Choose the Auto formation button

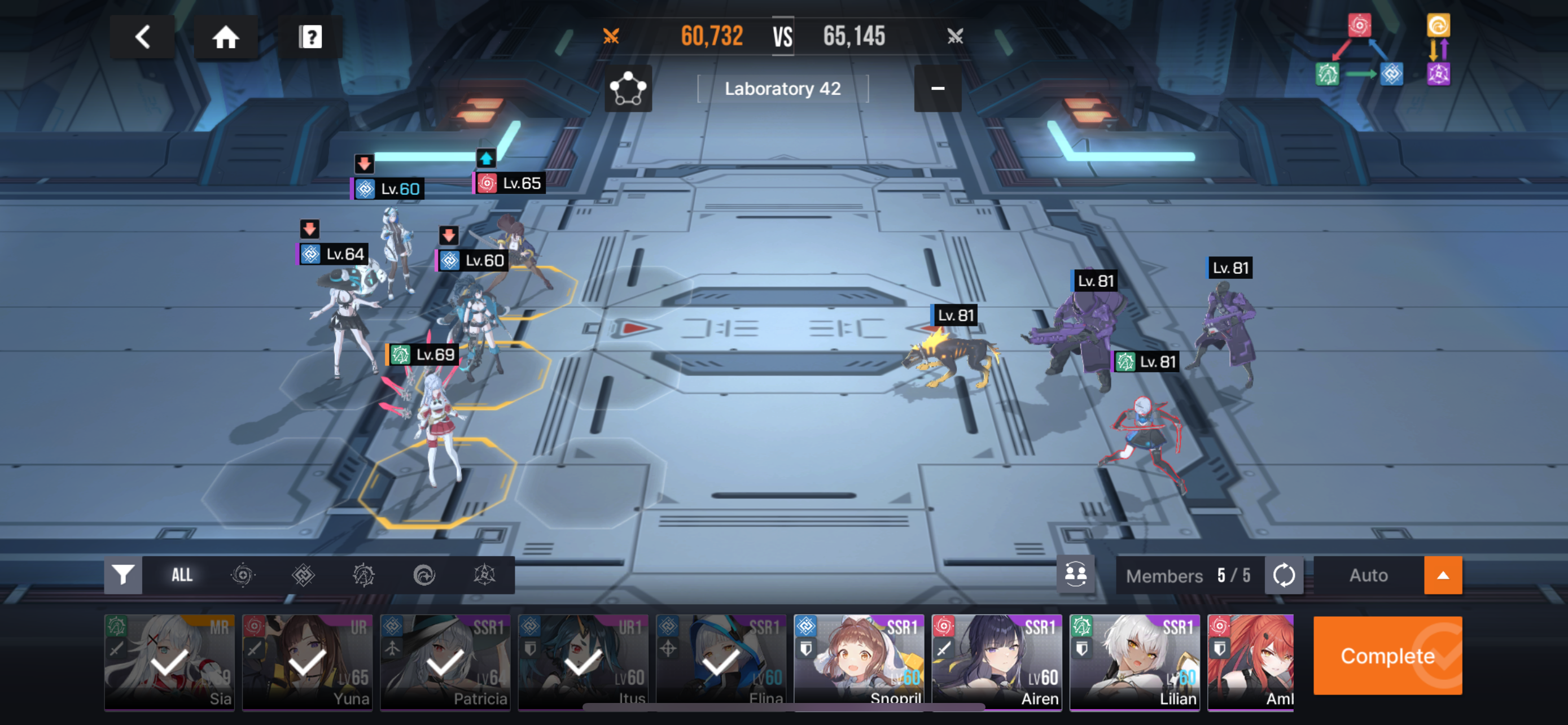(1368, 575)
